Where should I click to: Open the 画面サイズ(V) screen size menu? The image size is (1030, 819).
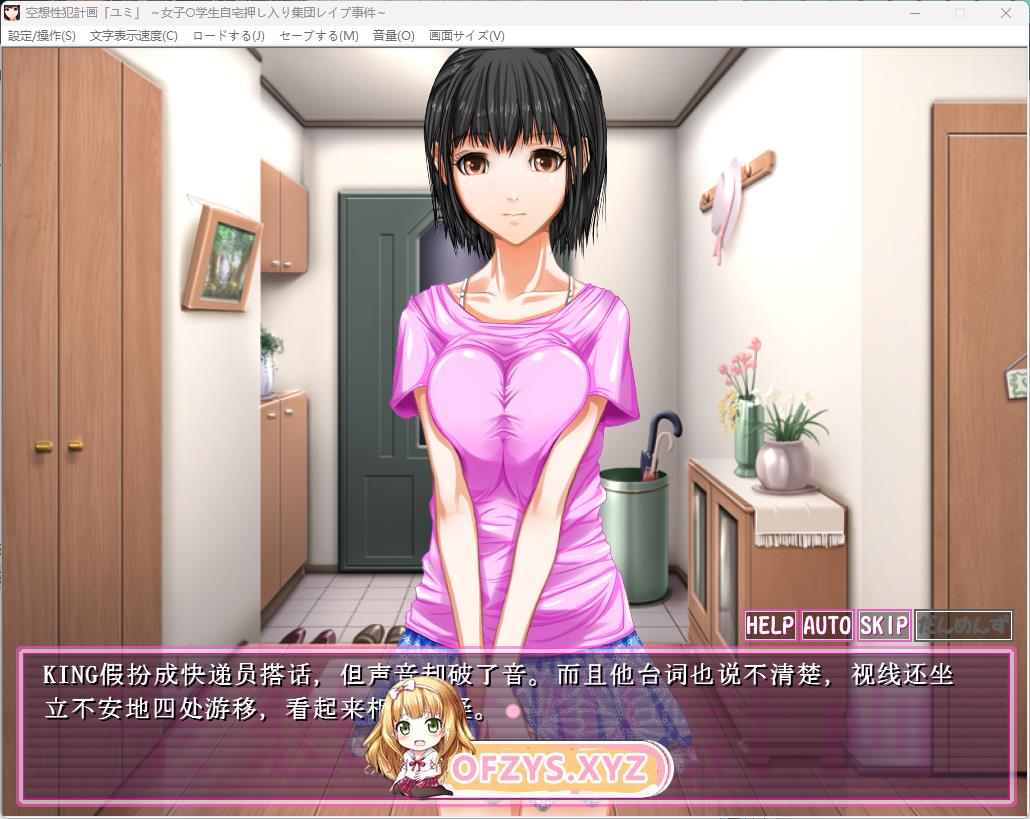click(x=466, y=36)
